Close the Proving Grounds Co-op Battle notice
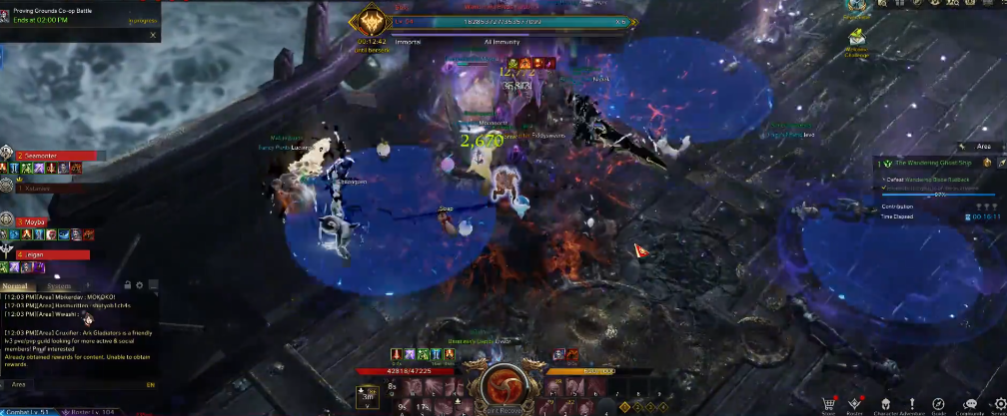Viewport: 1007px width, 416px height. [152, 35]
